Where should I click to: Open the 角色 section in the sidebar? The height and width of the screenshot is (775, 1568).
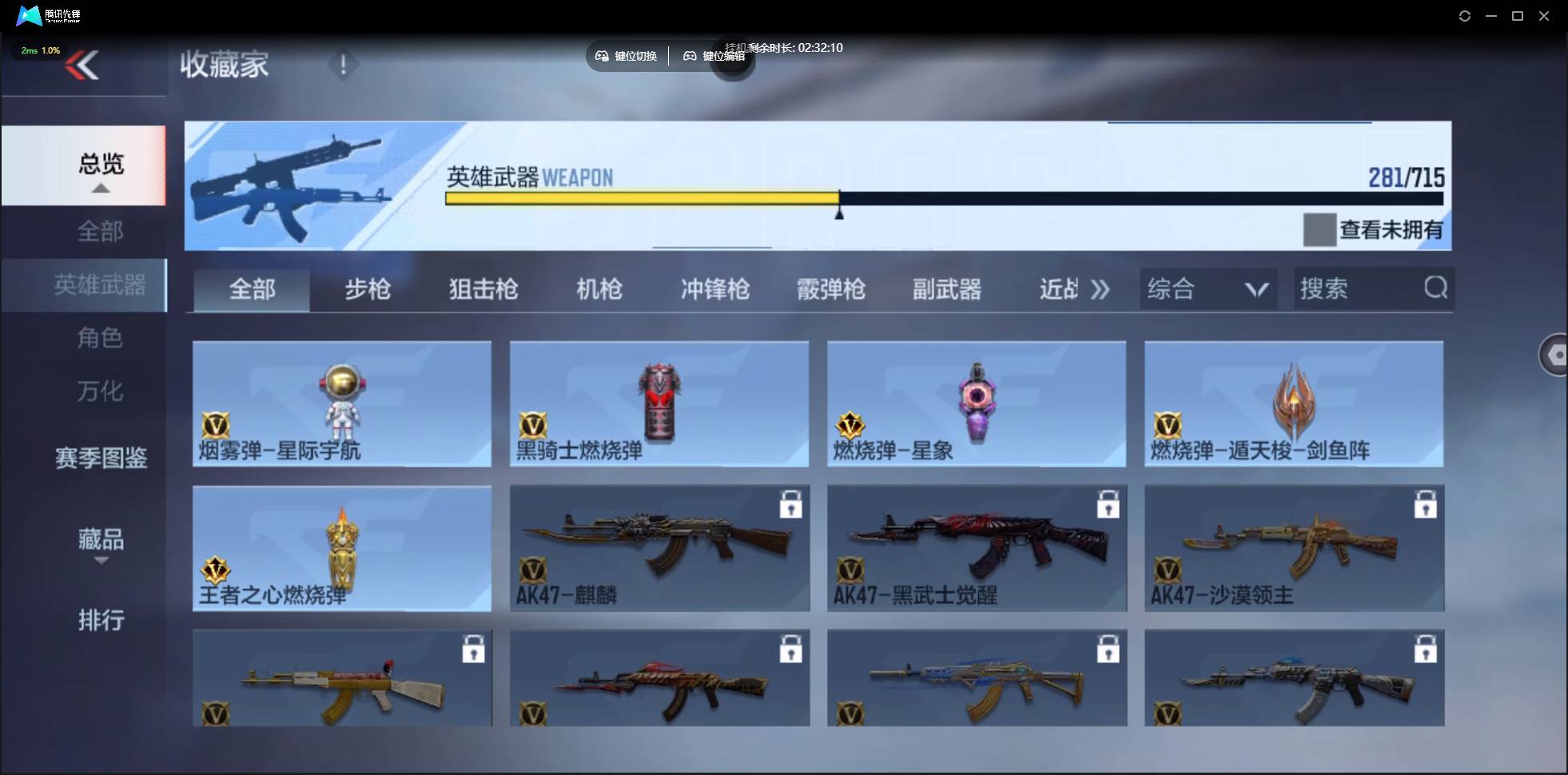[101, 338]
